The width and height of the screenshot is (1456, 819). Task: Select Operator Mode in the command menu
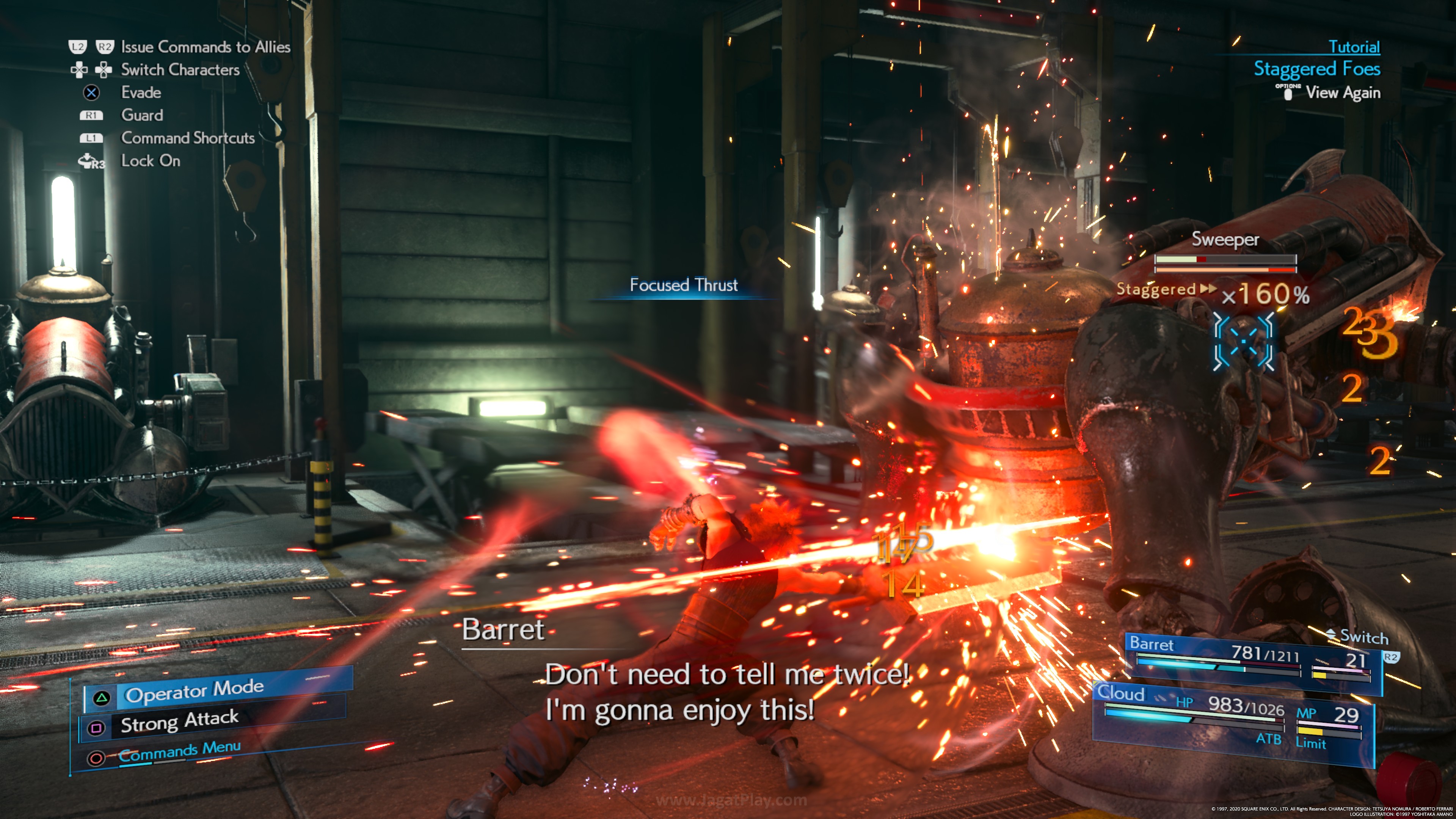(194, 691)
